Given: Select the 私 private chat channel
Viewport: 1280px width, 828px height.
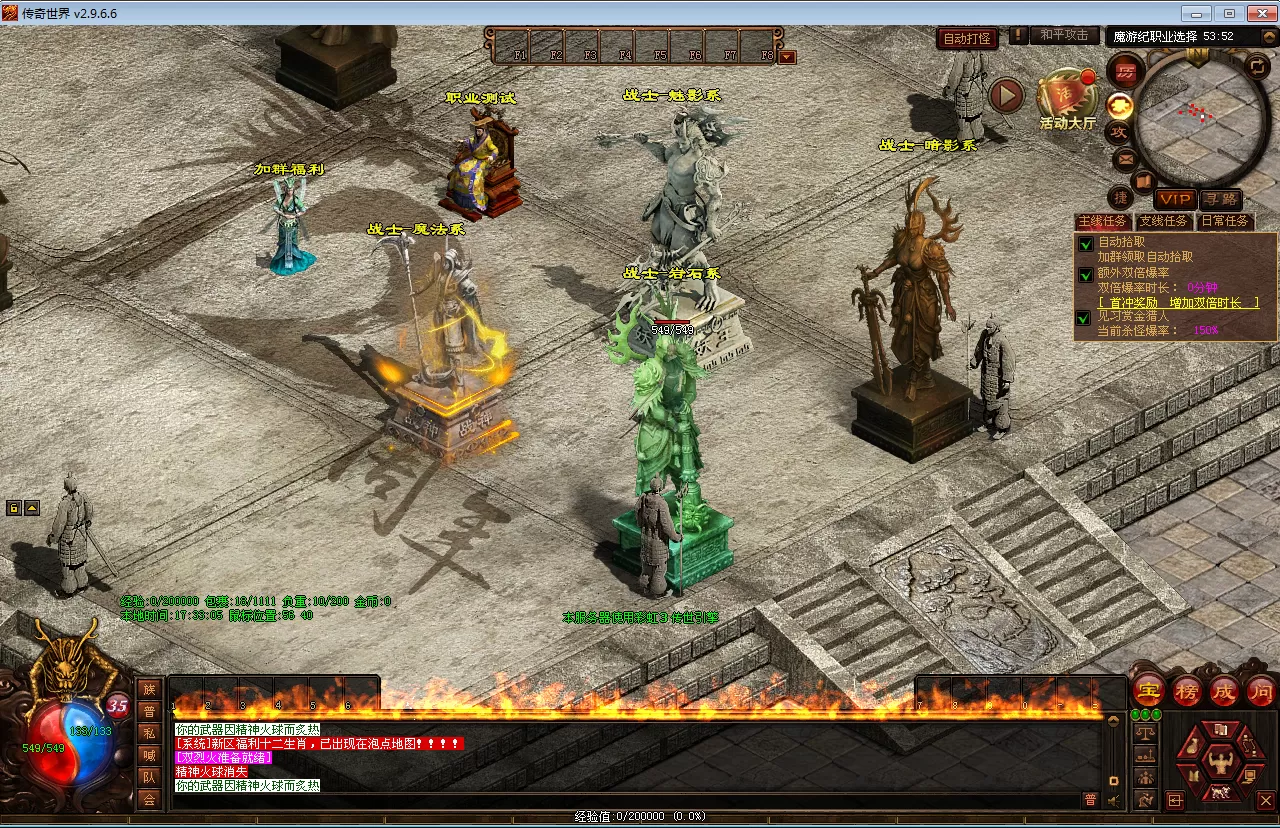Looking at the screenshot, I should (x=149, y=732).
